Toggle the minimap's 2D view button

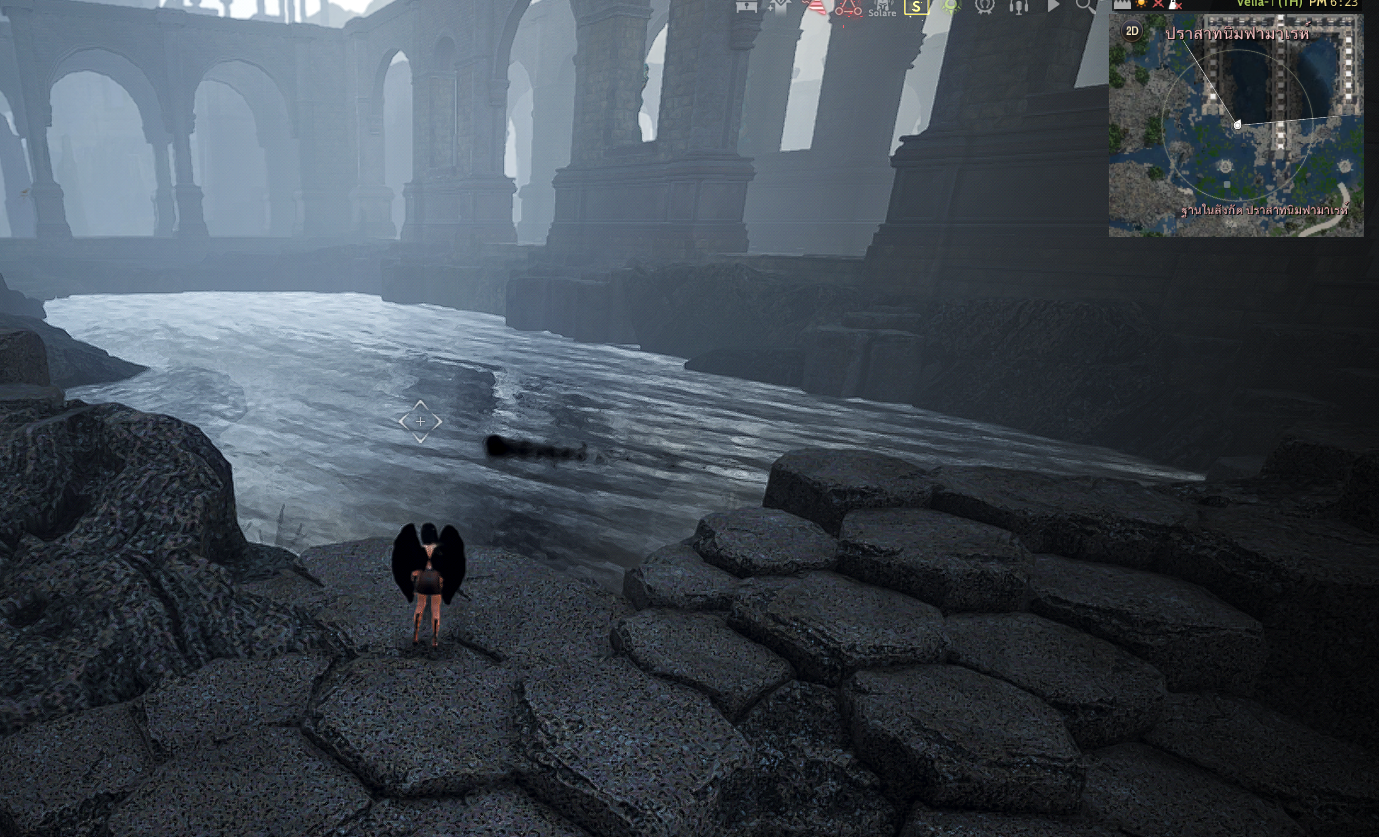1132,31
